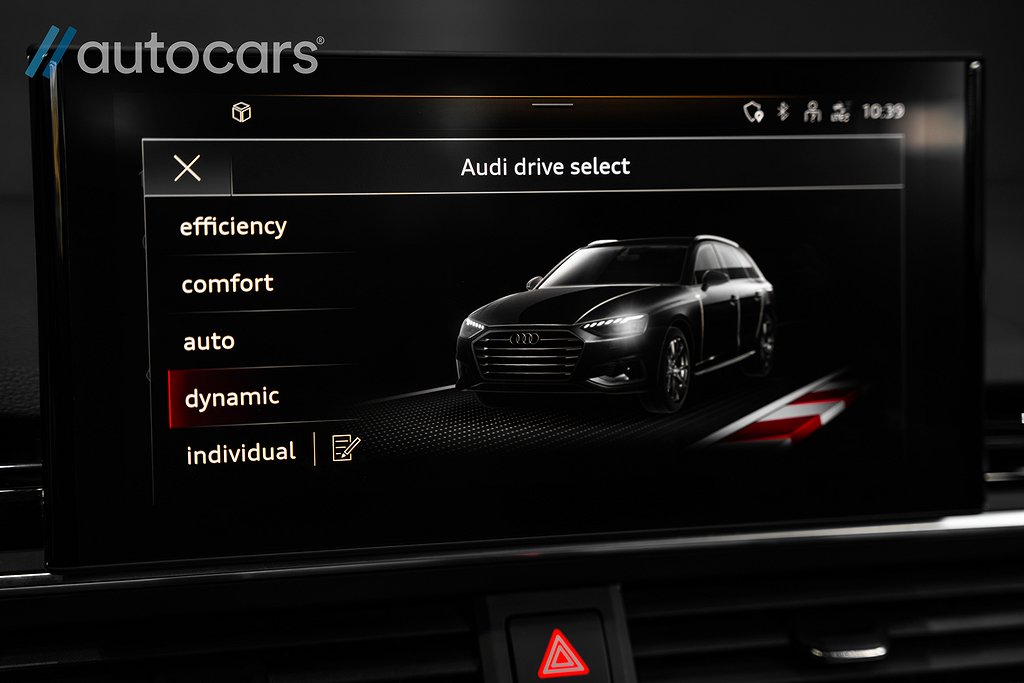The width and height of the screenshot is (1024, 683).
Task: Open the cube icon in status bar
Action: [x=241, y=113]
